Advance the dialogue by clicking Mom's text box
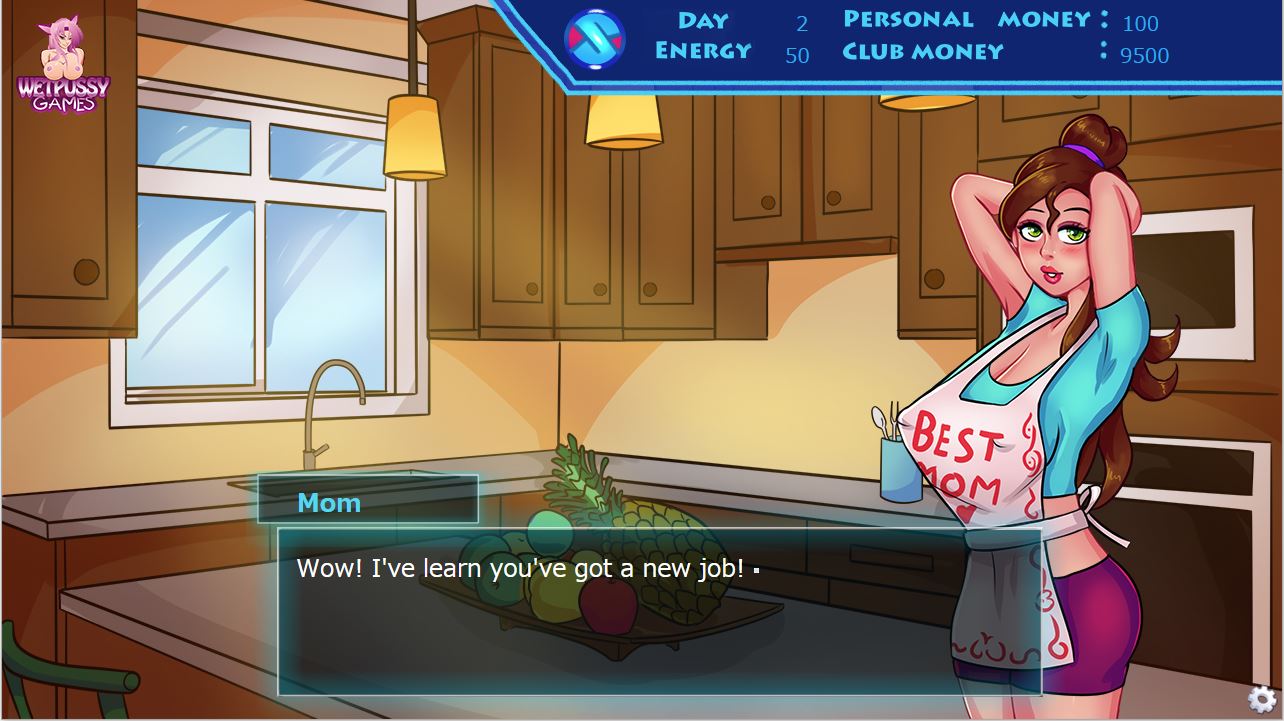This screenshot has height=721, width=1284. [x=659, y=611]
